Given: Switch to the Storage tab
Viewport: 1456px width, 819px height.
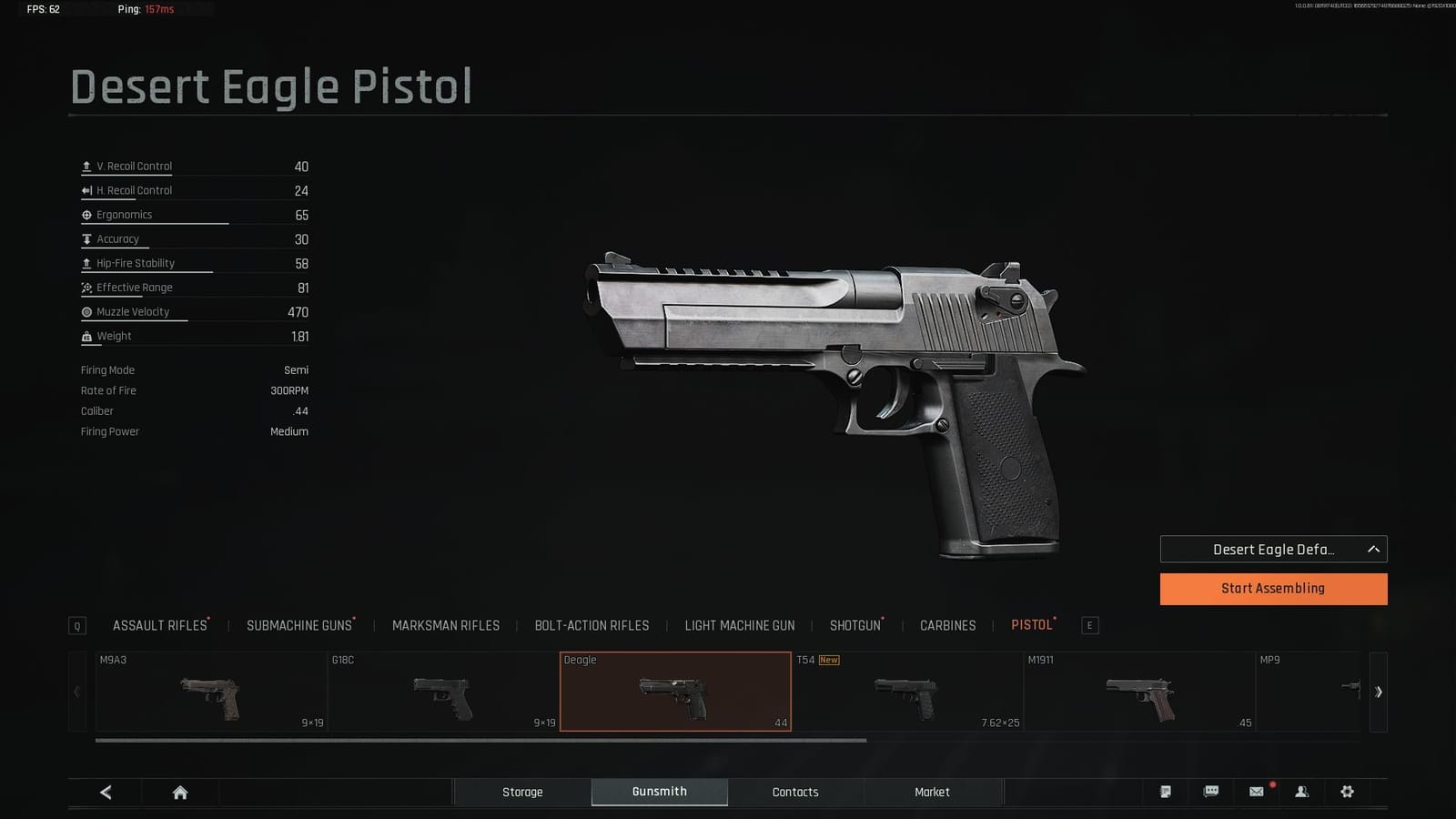Looking at the screenshot, I should click(x=522, y=792).
